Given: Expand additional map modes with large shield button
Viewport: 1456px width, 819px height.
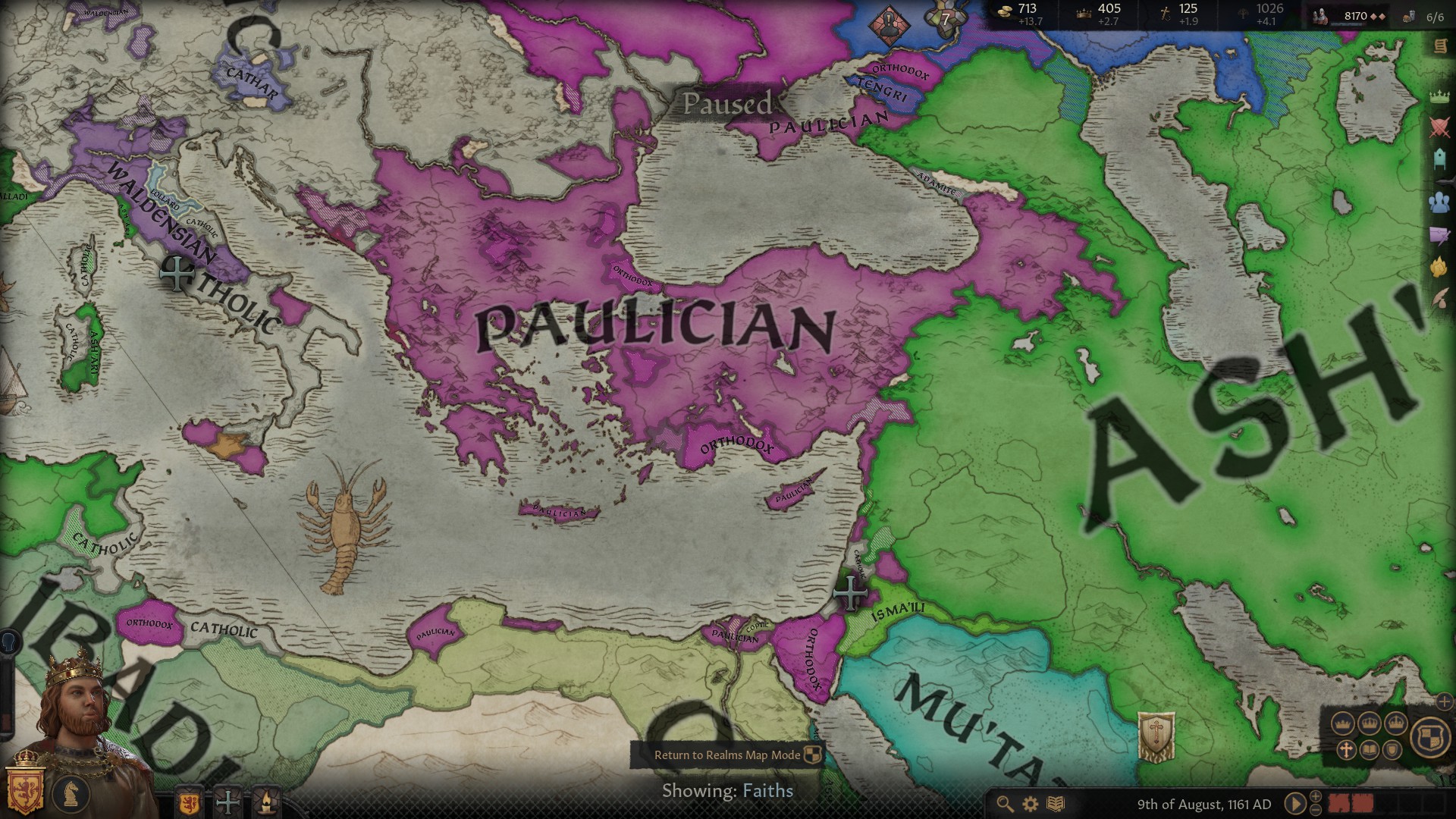Looking at the screenshot, I should [x=1432, y=739].
